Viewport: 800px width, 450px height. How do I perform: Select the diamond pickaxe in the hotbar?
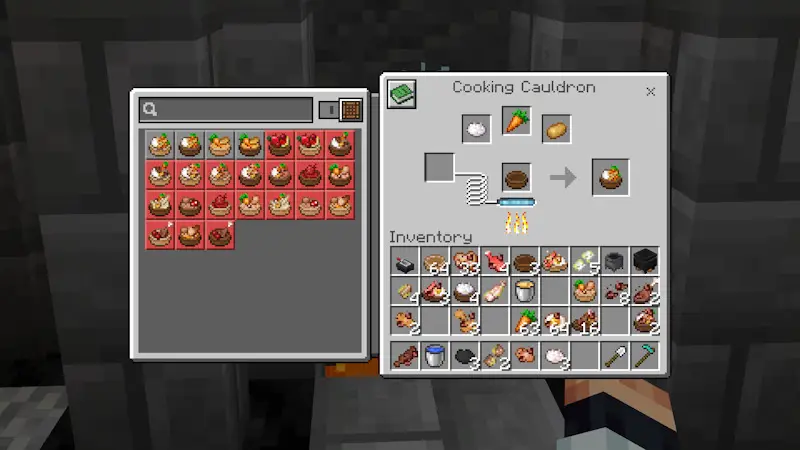pyautogui.click(x=645, y=356)
